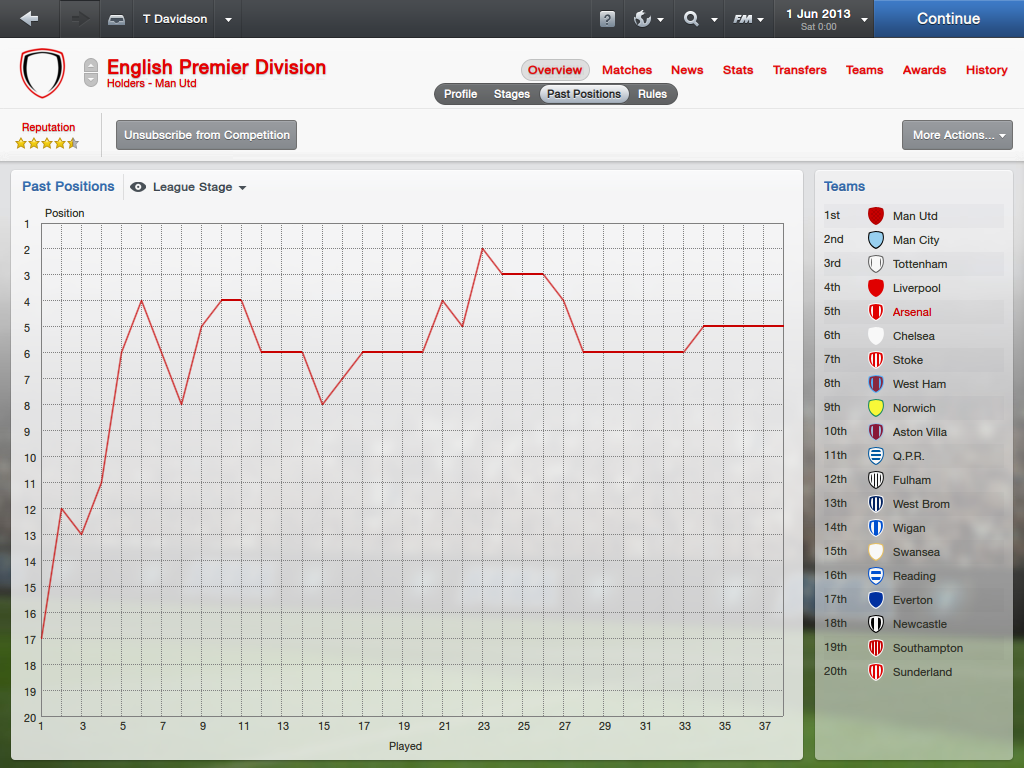This screenshot has height=768, width=1024.
Task: Go to the Transfers tab
Action: tap(799, 70)
